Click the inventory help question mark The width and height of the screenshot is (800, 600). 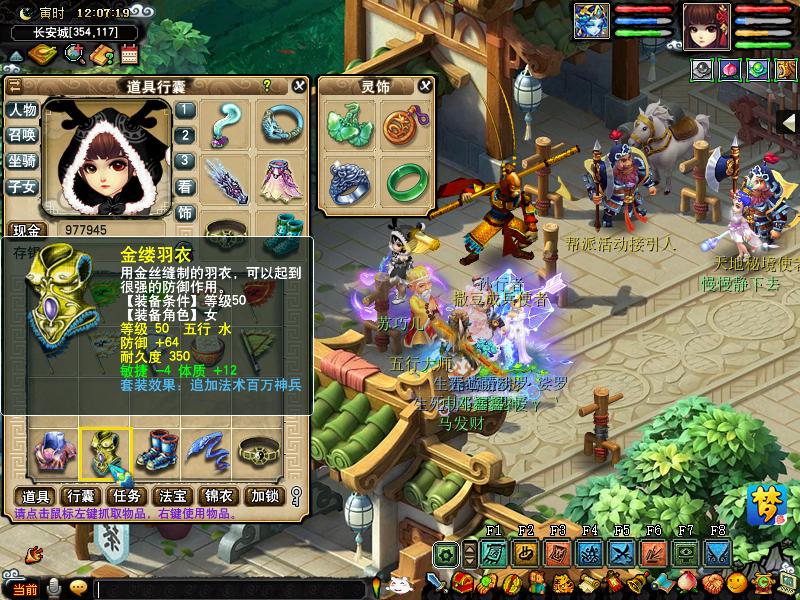pos(267,87)
